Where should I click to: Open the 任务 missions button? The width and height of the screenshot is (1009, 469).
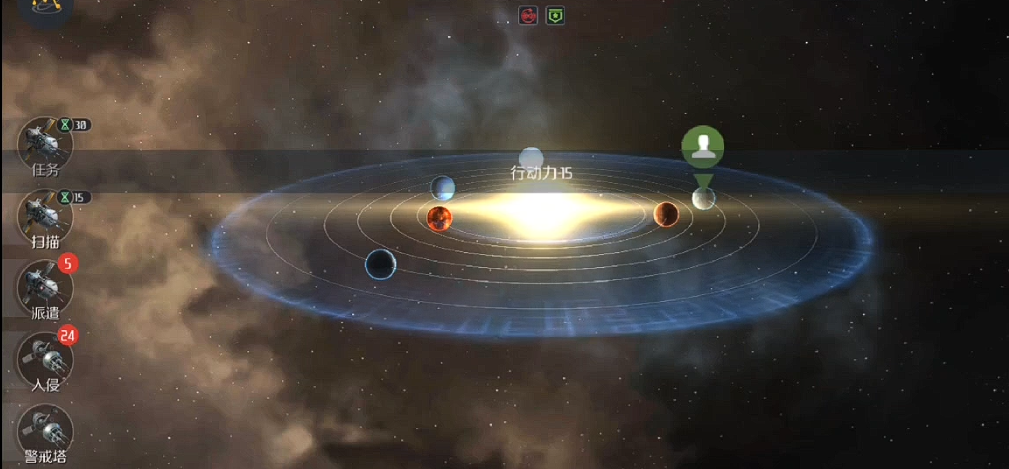point(45,146)
